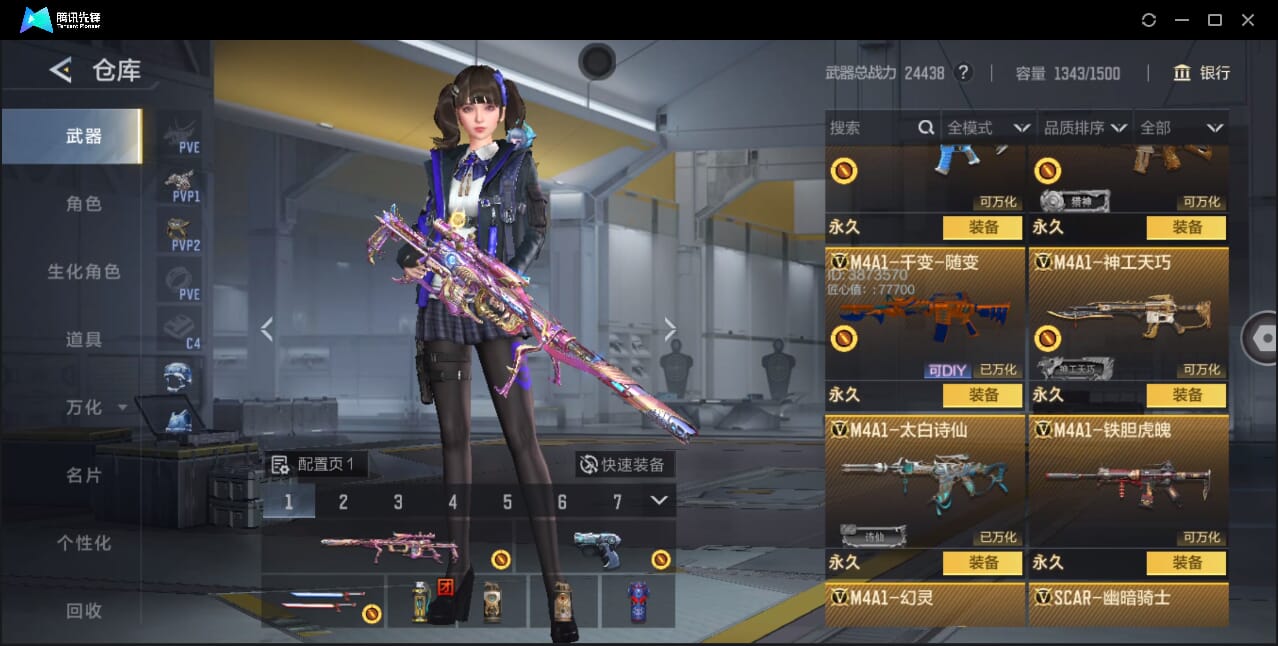
Task: Choose loadout page 3
Action: 398,502
